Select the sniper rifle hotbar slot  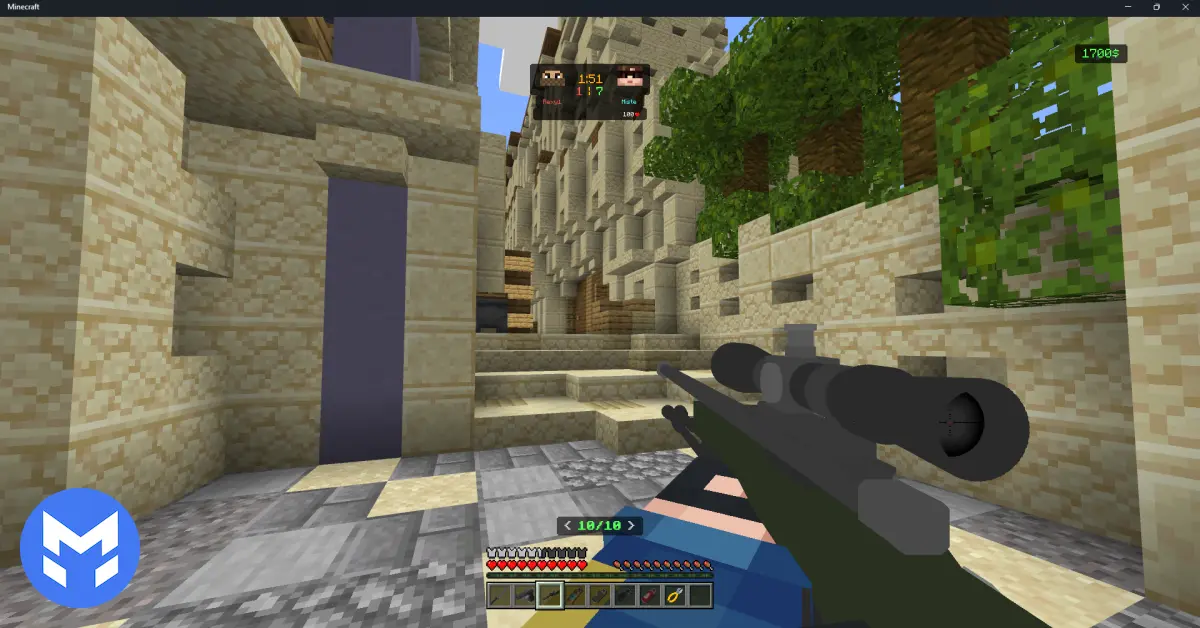tap(548, 596)
